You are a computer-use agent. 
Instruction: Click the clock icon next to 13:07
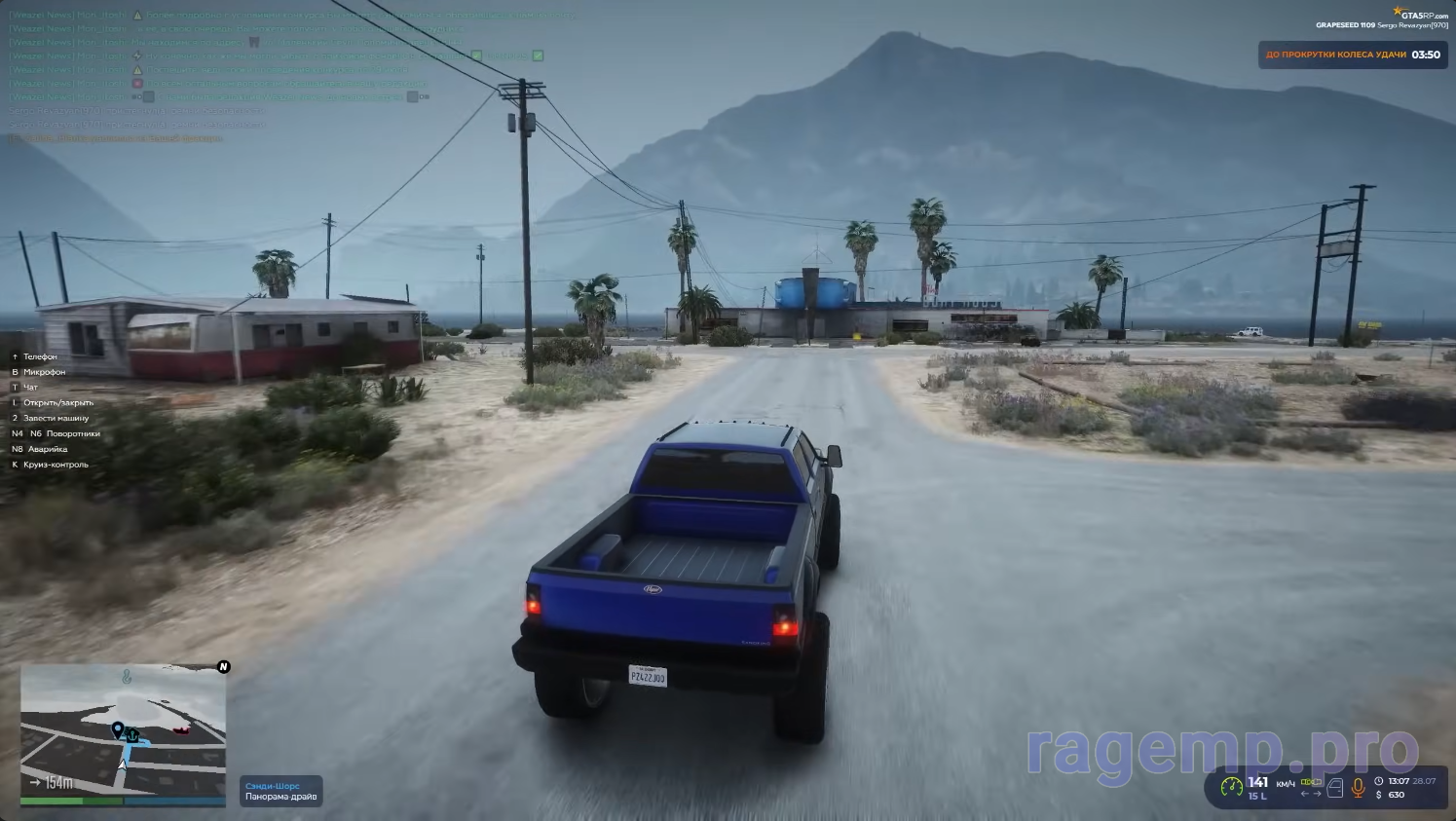click(1378, 781)
